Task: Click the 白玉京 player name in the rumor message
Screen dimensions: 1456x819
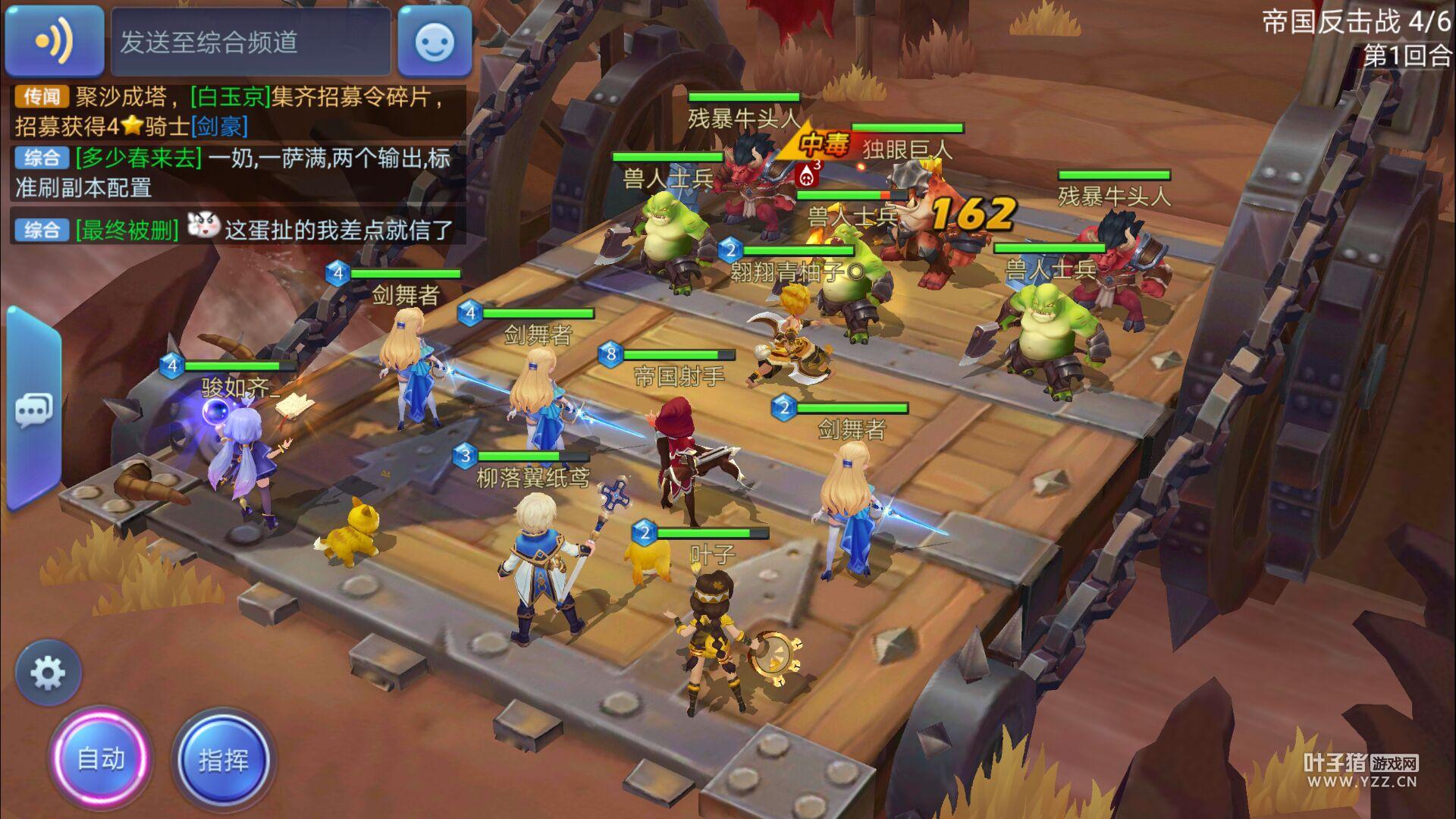Action: (x=230, y=97)
